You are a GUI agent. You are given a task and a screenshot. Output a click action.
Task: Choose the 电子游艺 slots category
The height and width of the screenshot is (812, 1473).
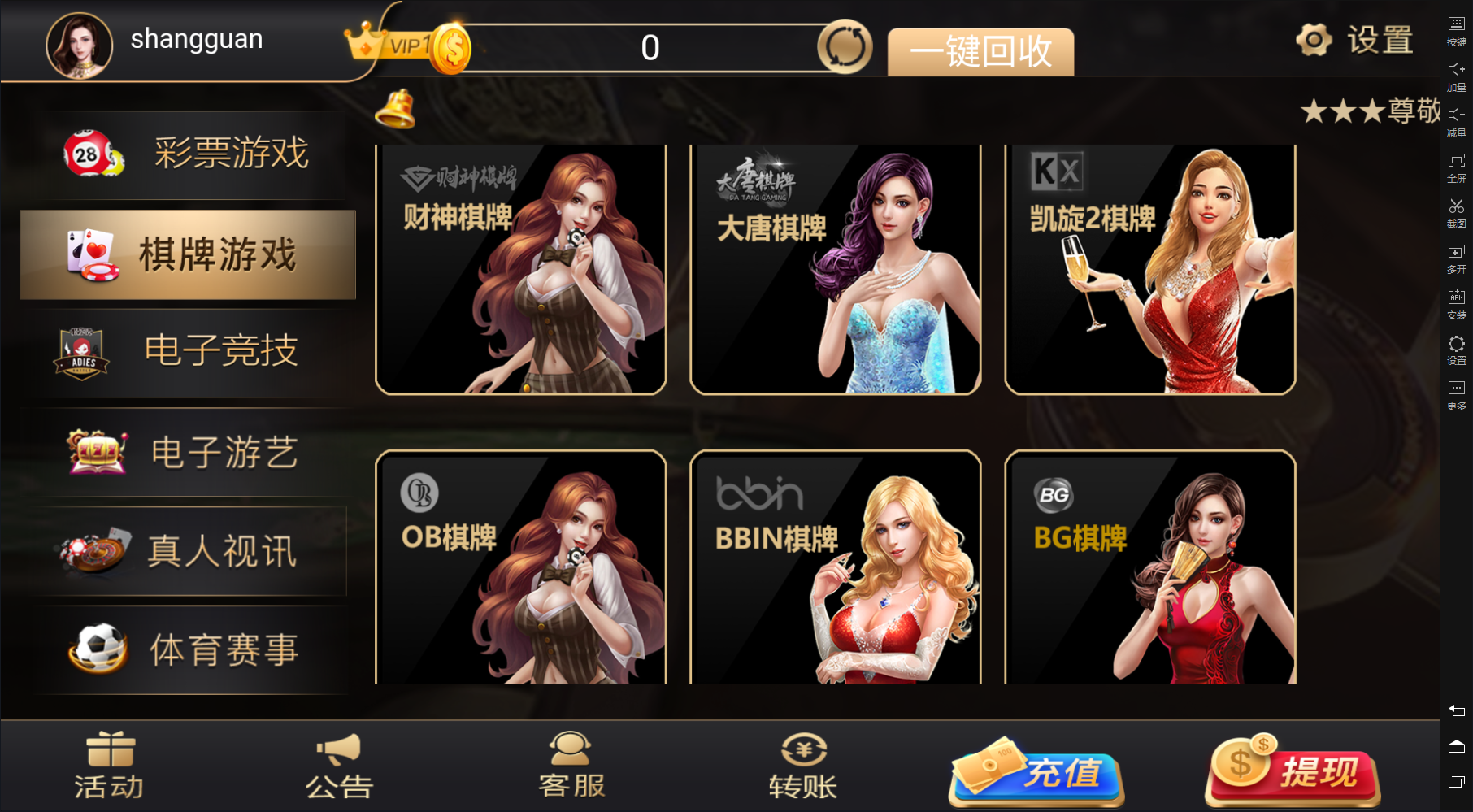click(189, 452)
